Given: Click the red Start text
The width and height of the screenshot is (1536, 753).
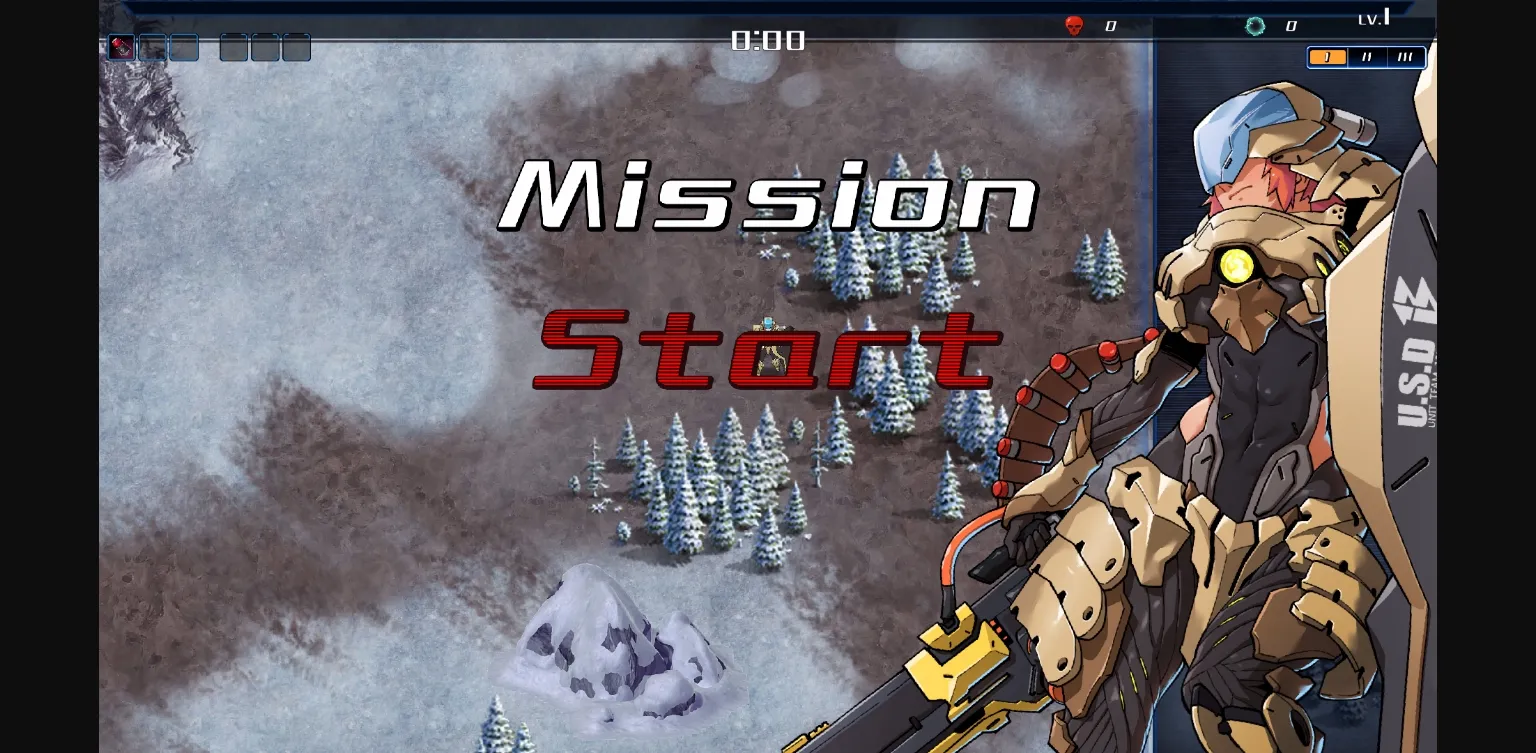Looking at the screenshot, I should [764, 352].
